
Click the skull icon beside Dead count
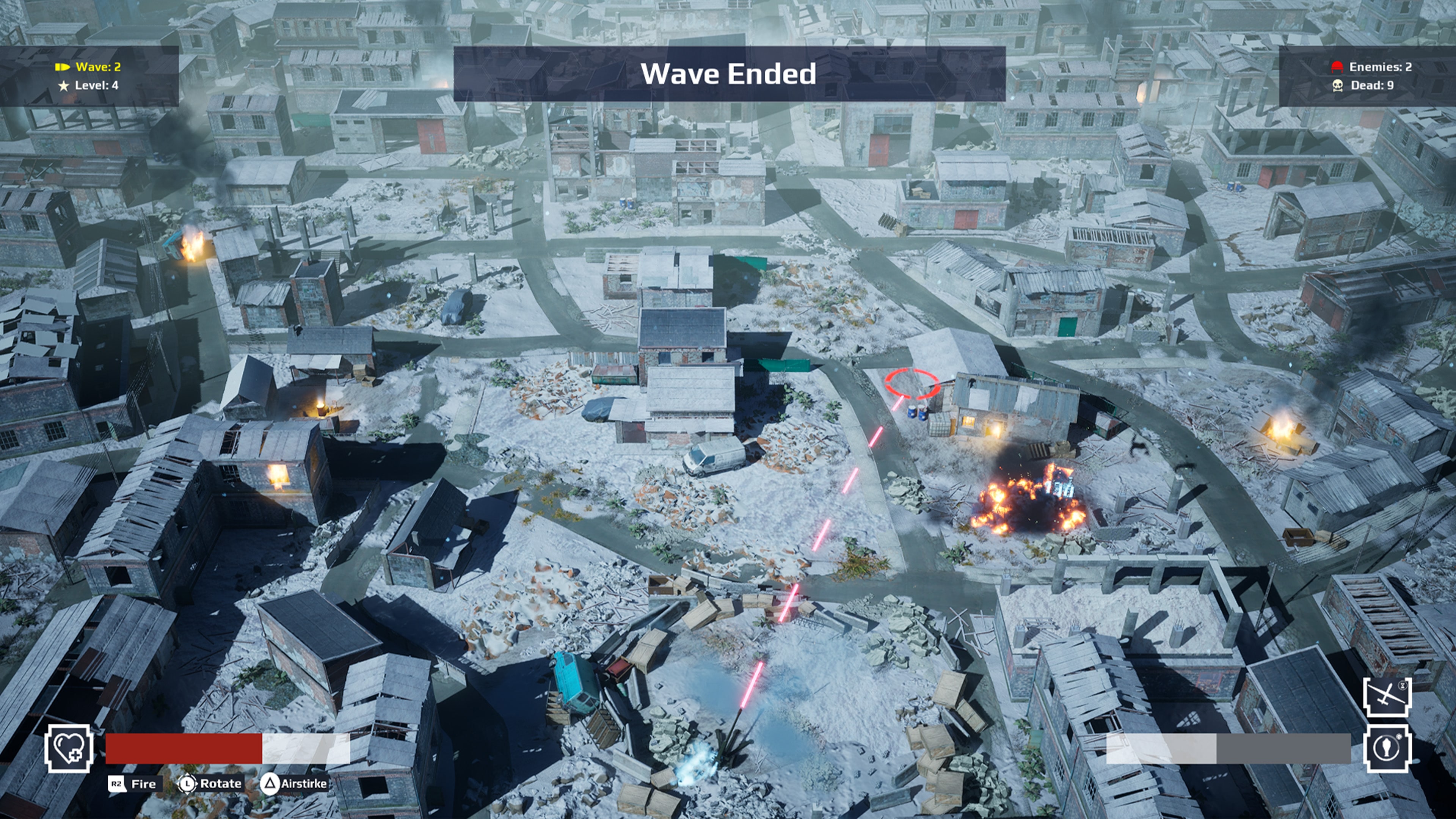pos(1337,86)
